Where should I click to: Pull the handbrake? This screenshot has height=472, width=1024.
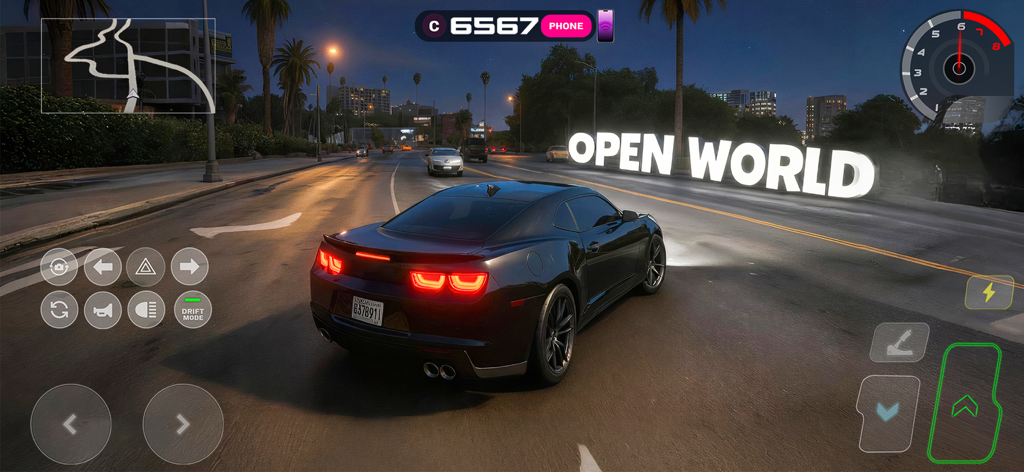[899, 342]
